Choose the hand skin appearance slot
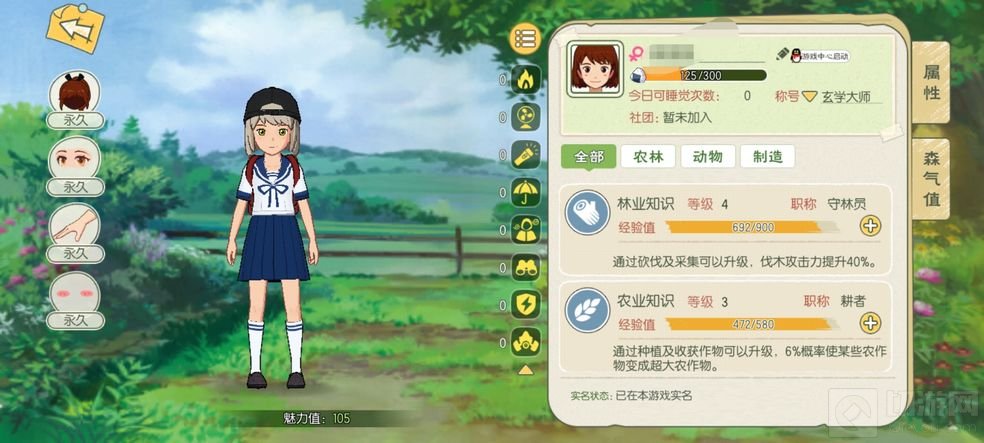 click(76, 229)
